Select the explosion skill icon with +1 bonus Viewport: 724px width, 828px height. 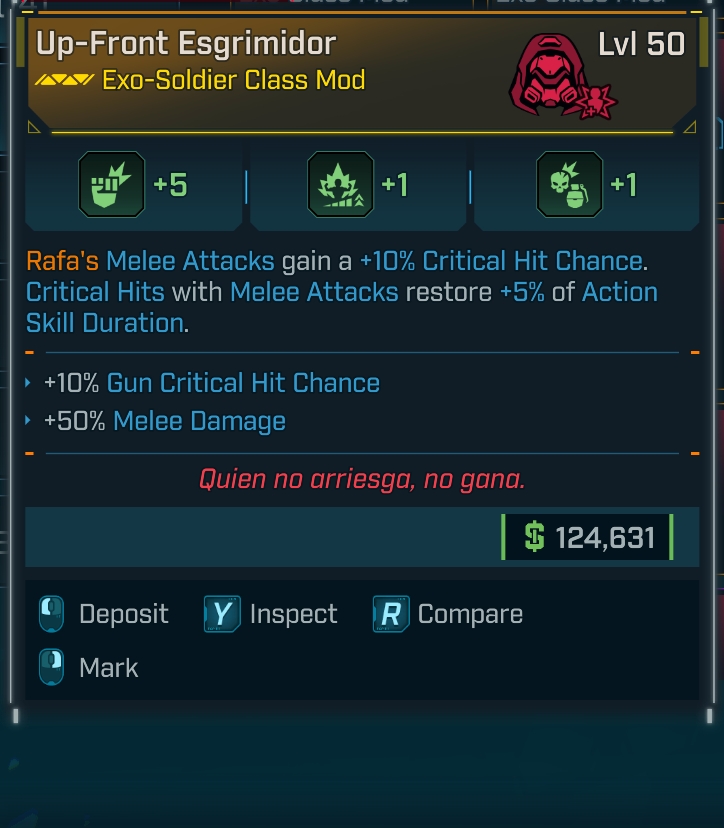click(x=340, y=185)
